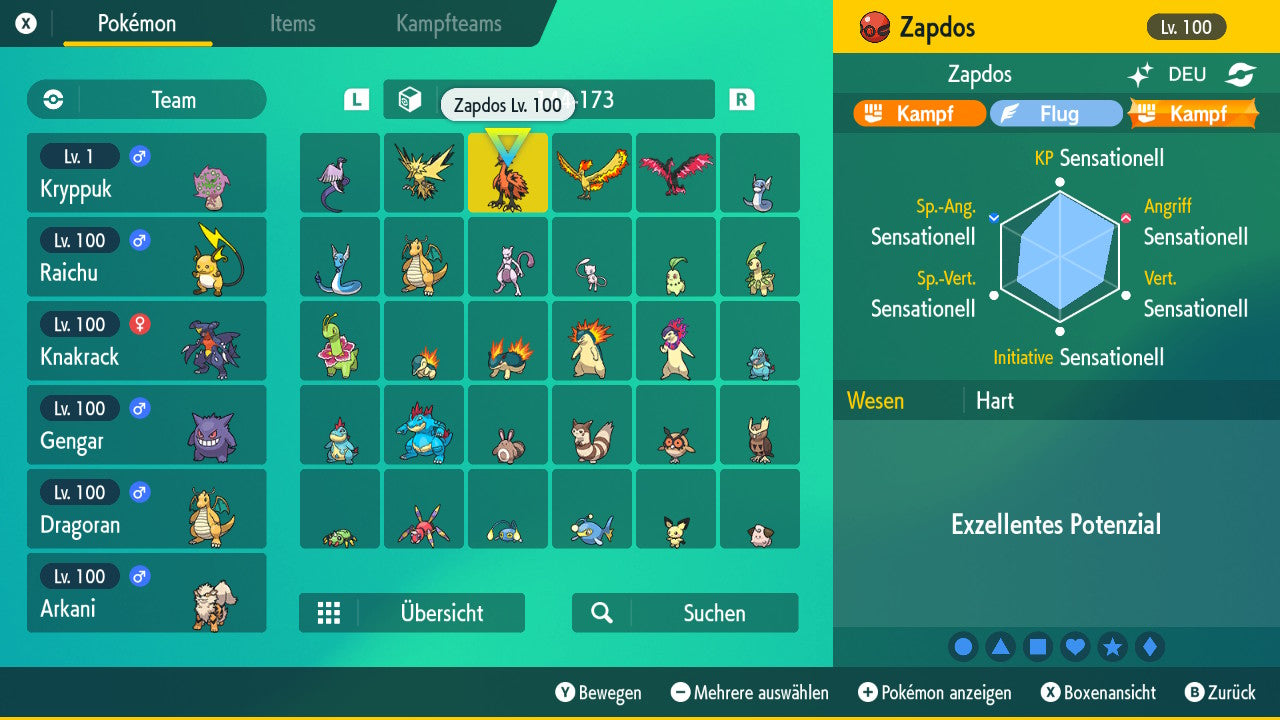The height and width of the screenshot is (720, 1280).
Task: Open the Übersicht view
Action: [412, 613]
